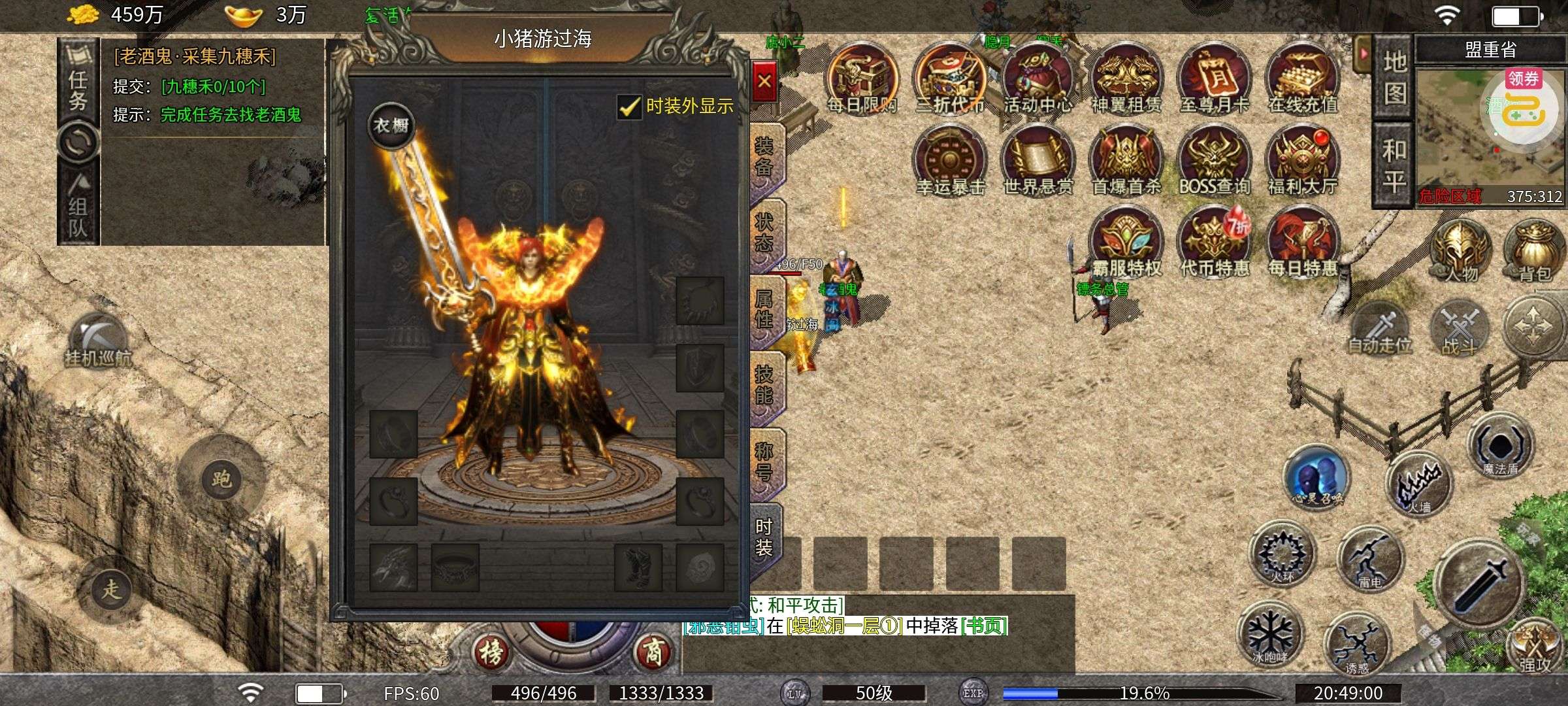Show the 称号 titles tab
1568x706 pixels.
click(x=764, y=462)
